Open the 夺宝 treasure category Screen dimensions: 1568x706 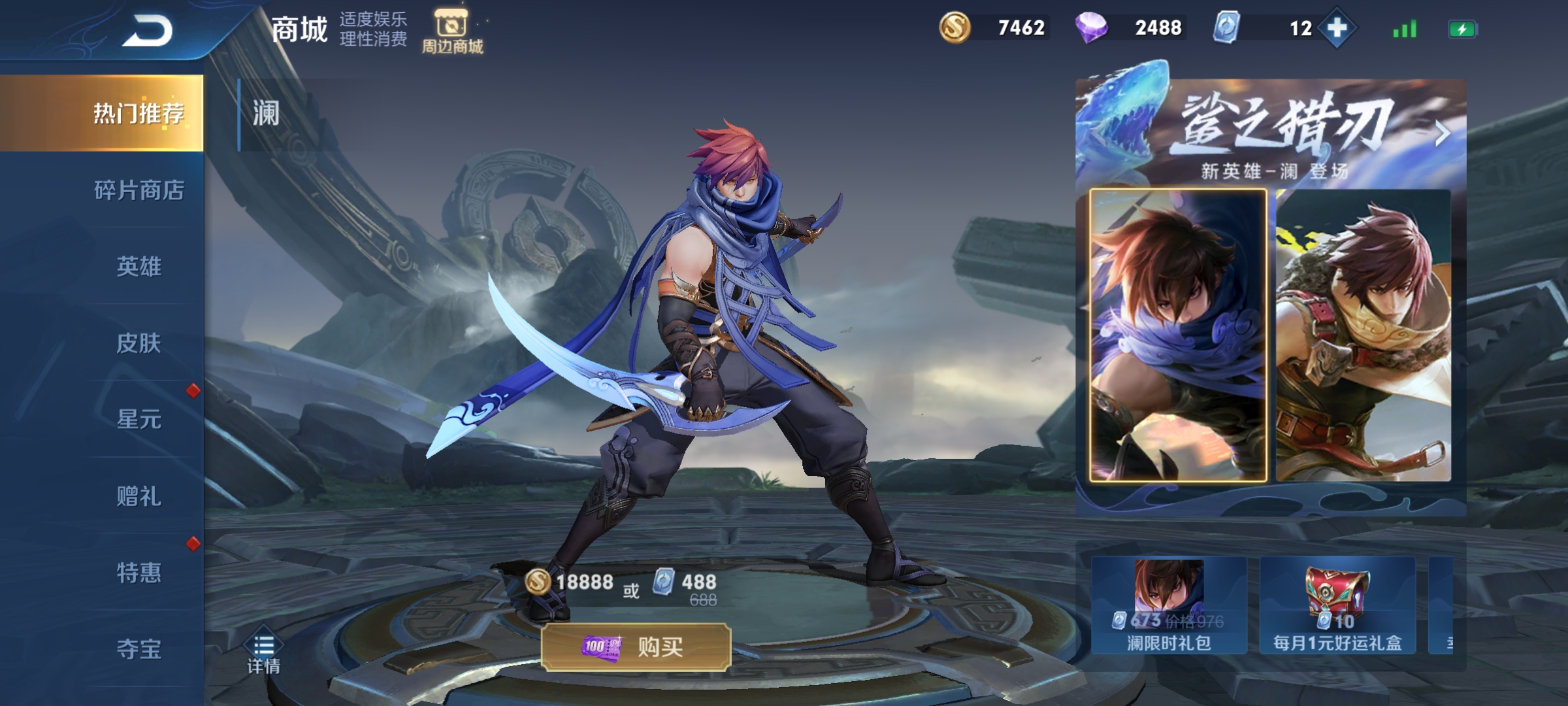coord(139,649)
